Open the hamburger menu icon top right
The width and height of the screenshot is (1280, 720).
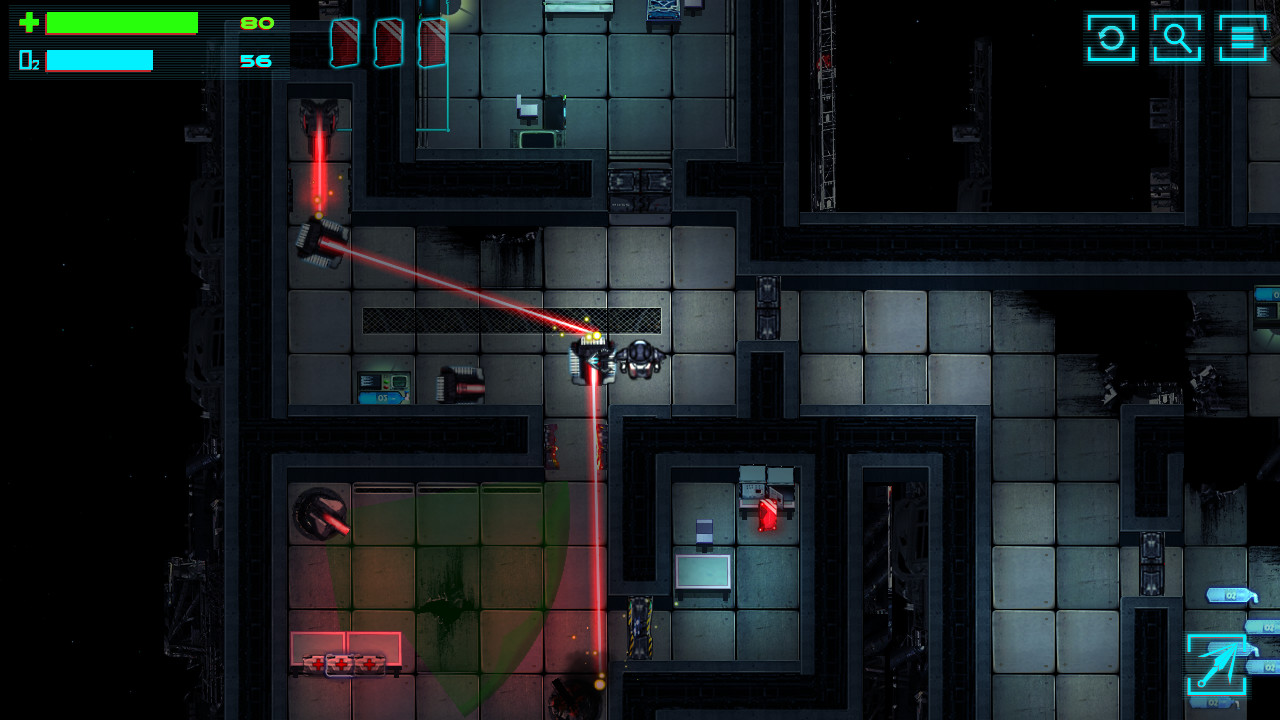pos(1241,39)
